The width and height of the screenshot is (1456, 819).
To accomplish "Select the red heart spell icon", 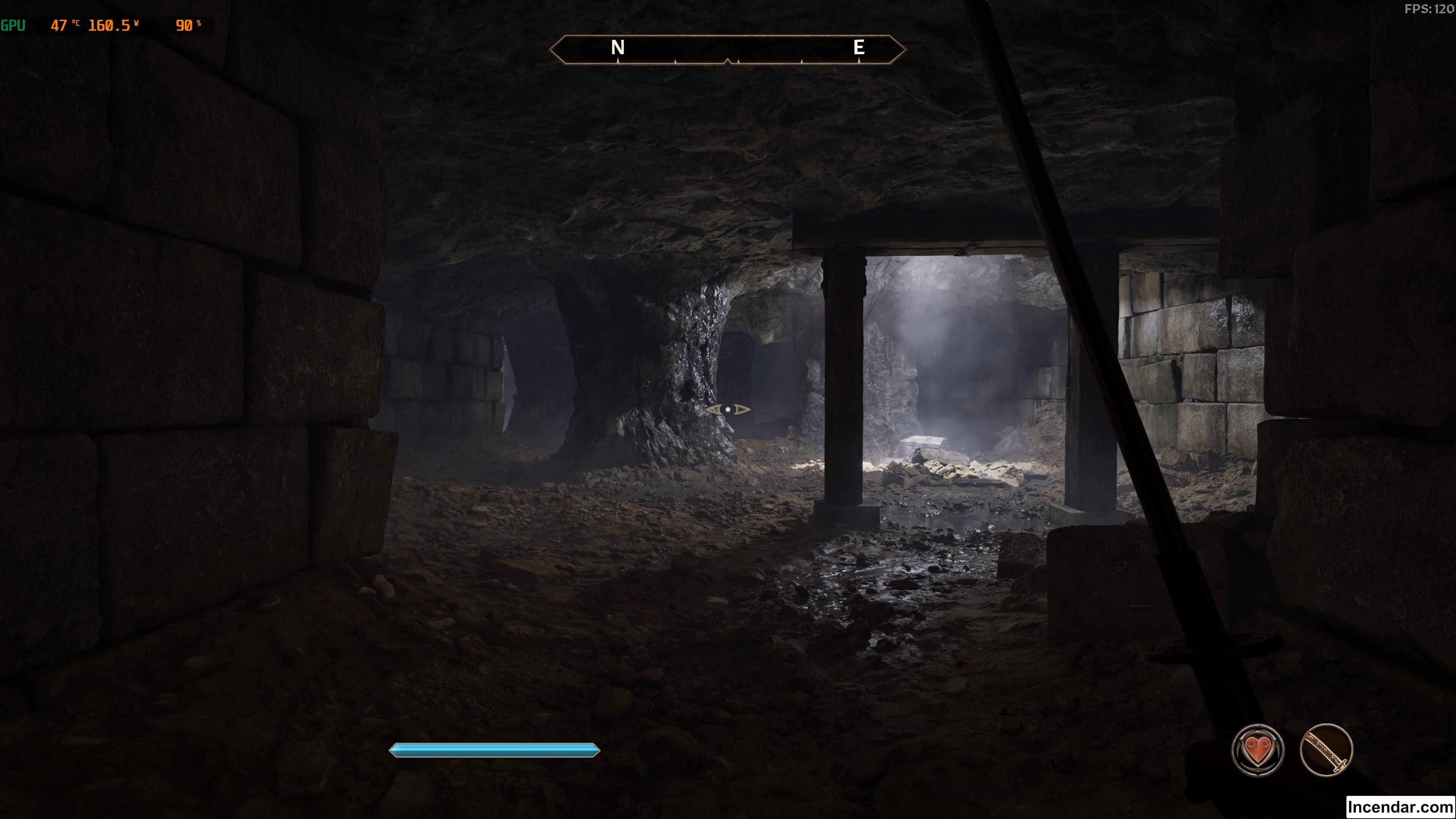I will 1257,750.
